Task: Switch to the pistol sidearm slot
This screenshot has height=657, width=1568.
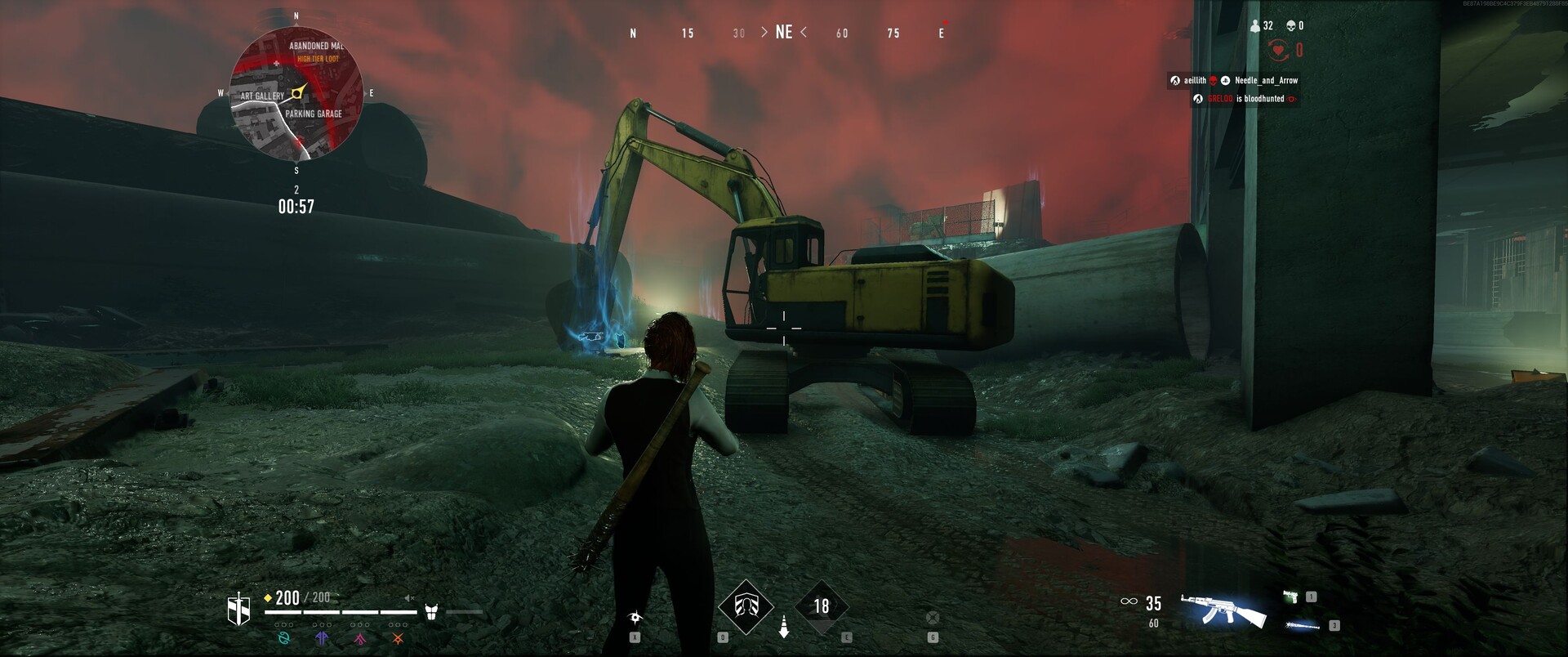Action: [x=1291, y=597]
